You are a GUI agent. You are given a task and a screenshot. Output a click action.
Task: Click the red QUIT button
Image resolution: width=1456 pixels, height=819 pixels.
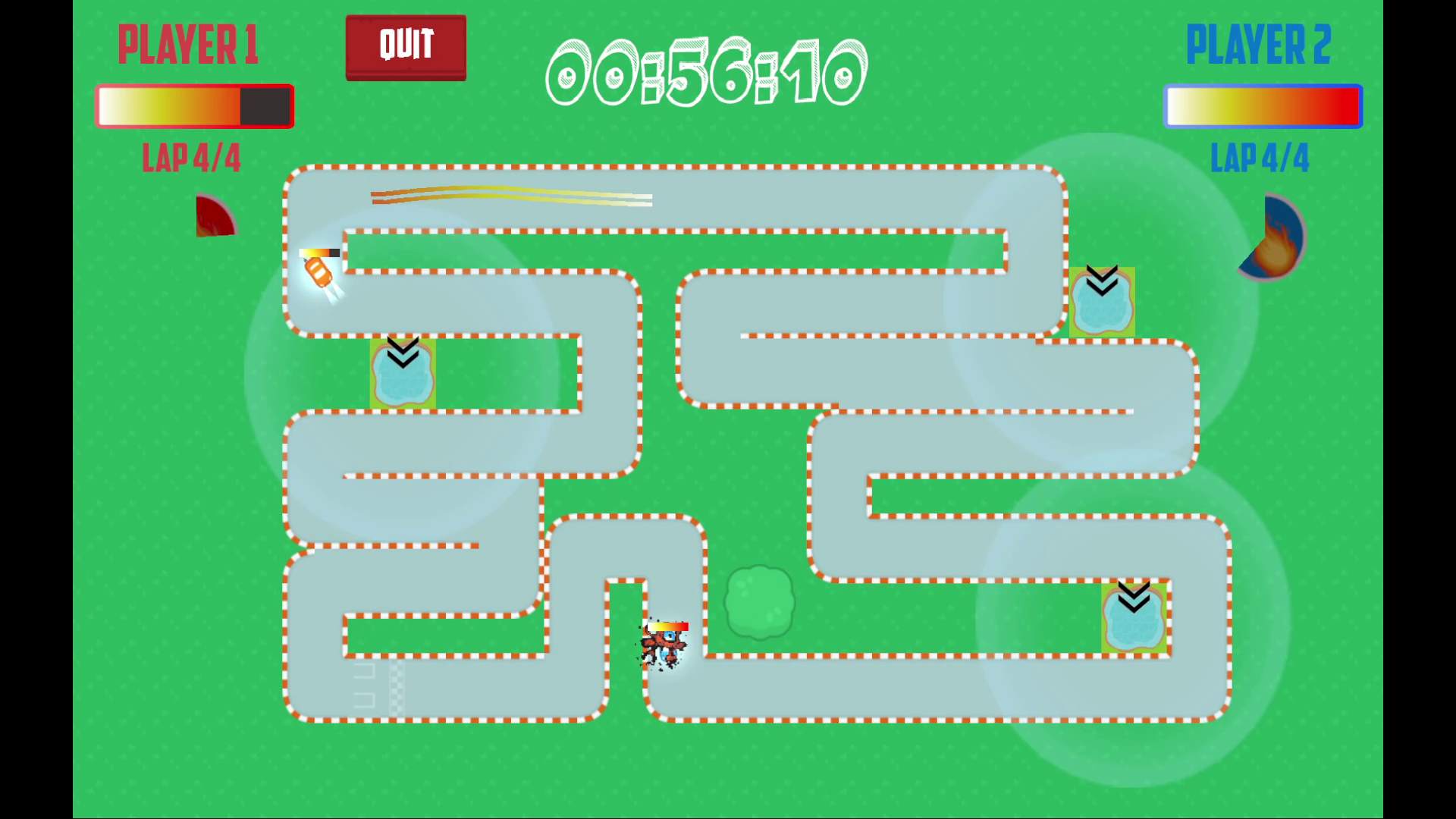click(x=406, y=47)
